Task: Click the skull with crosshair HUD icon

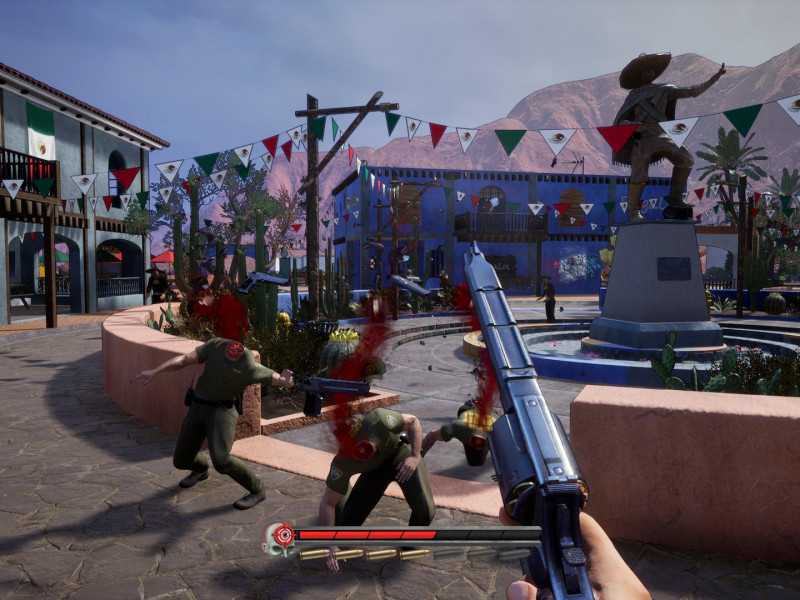Action: [x=281, y=538]
